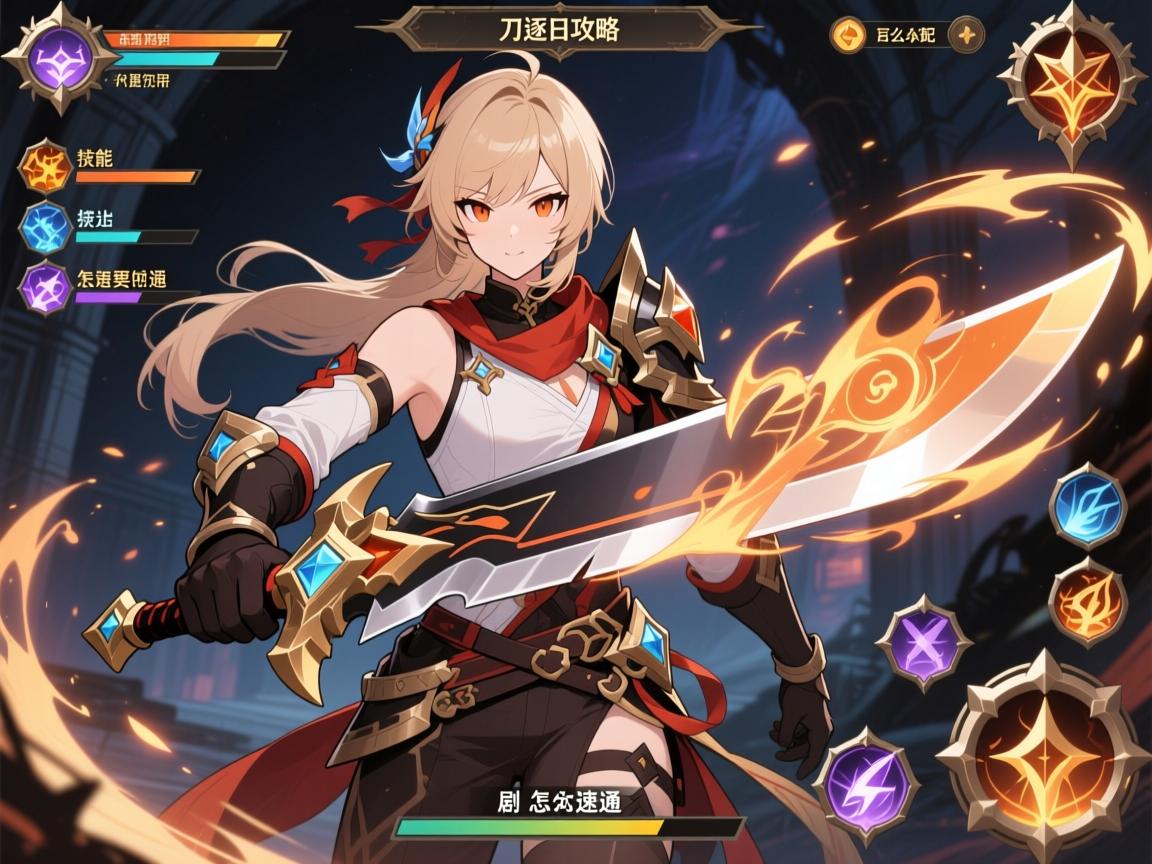The width and height of the screenshot is (1152, 864).
Task: Select the orange fire skill icon
Action: pos(45,167)
